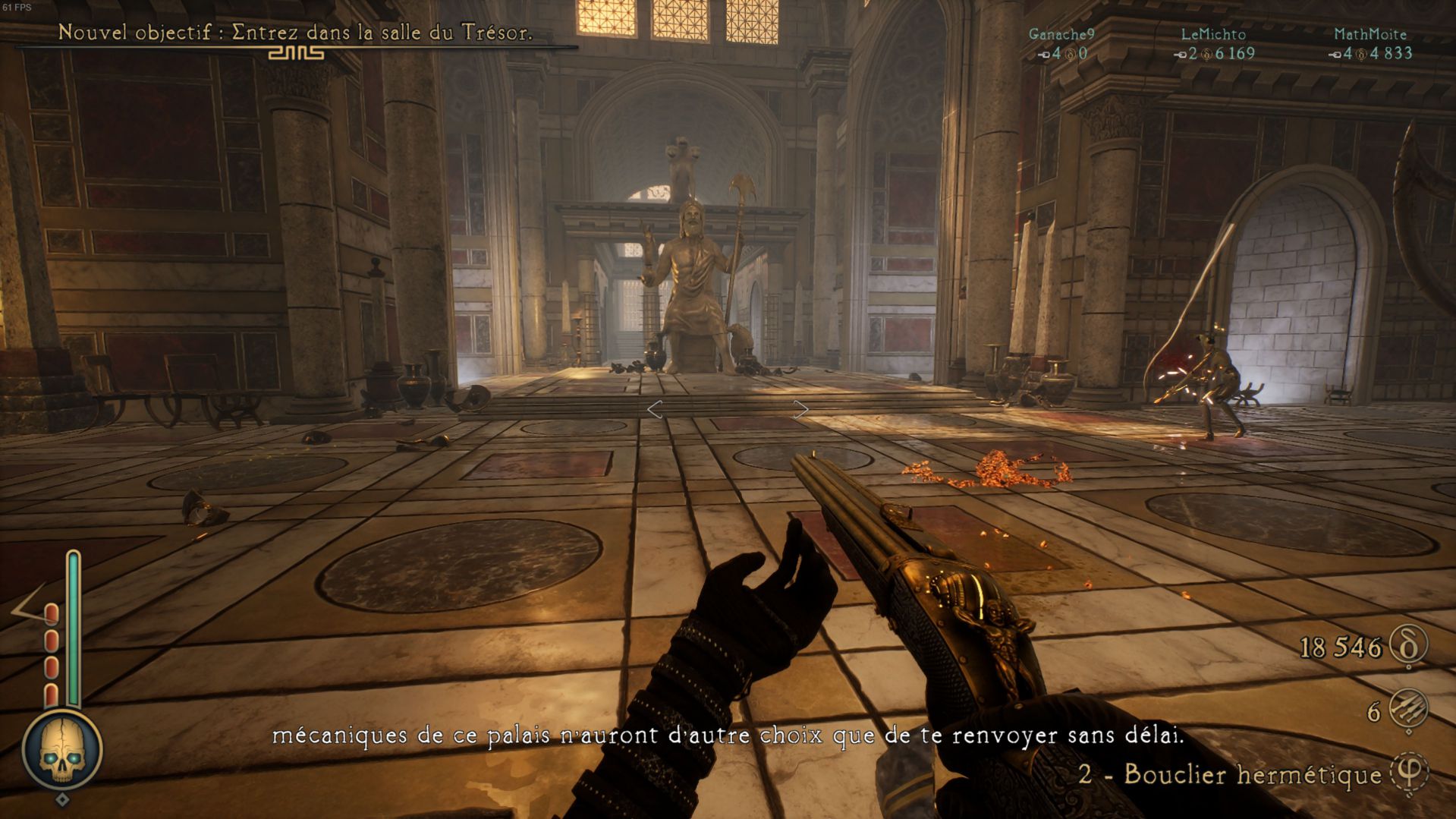Select the new objective tracker text
Screen dimensions: 1456x819
[x=295, y=33]
